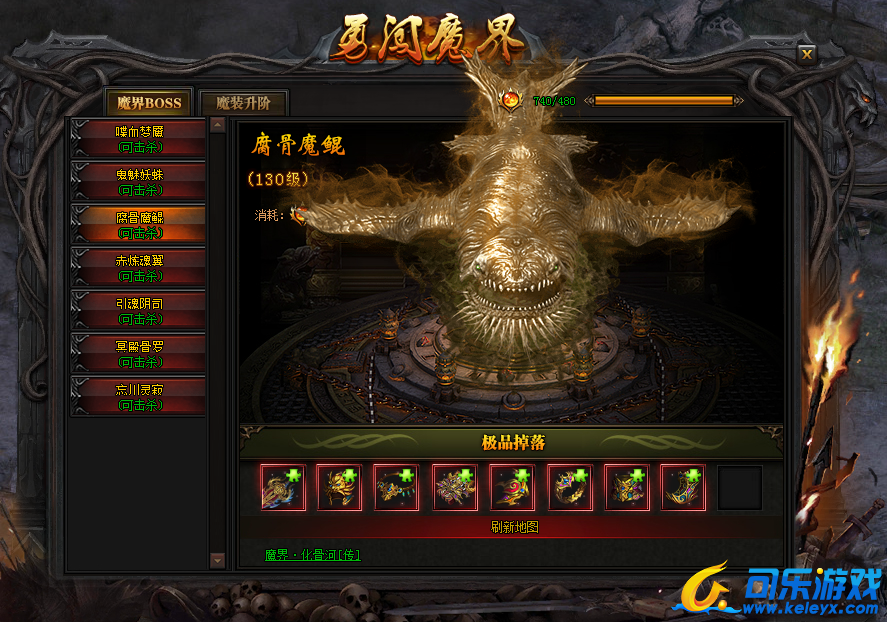
Task: Click the boss list scroll-down arrow
Action: point(218,561)
